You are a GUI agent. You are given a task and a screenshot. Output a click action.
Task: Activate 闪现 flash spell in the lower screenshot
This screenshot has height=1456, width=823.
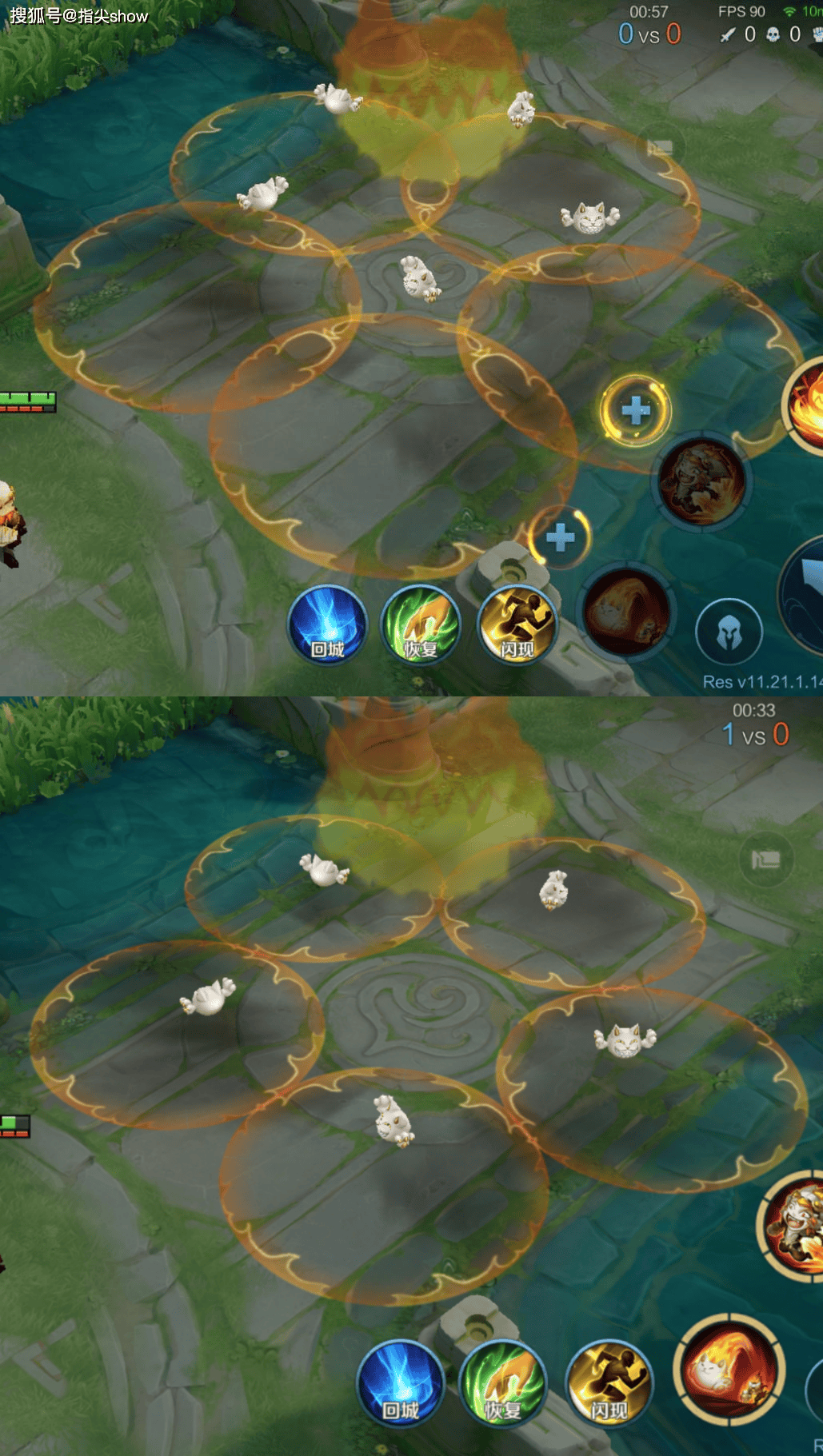(609, 1385)
